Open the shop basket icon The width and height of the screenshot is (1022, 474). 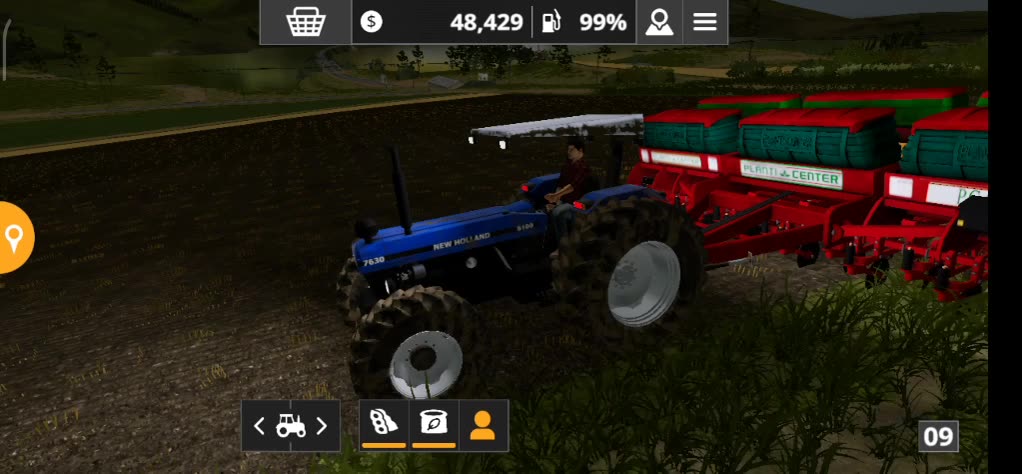coord(305,22)
